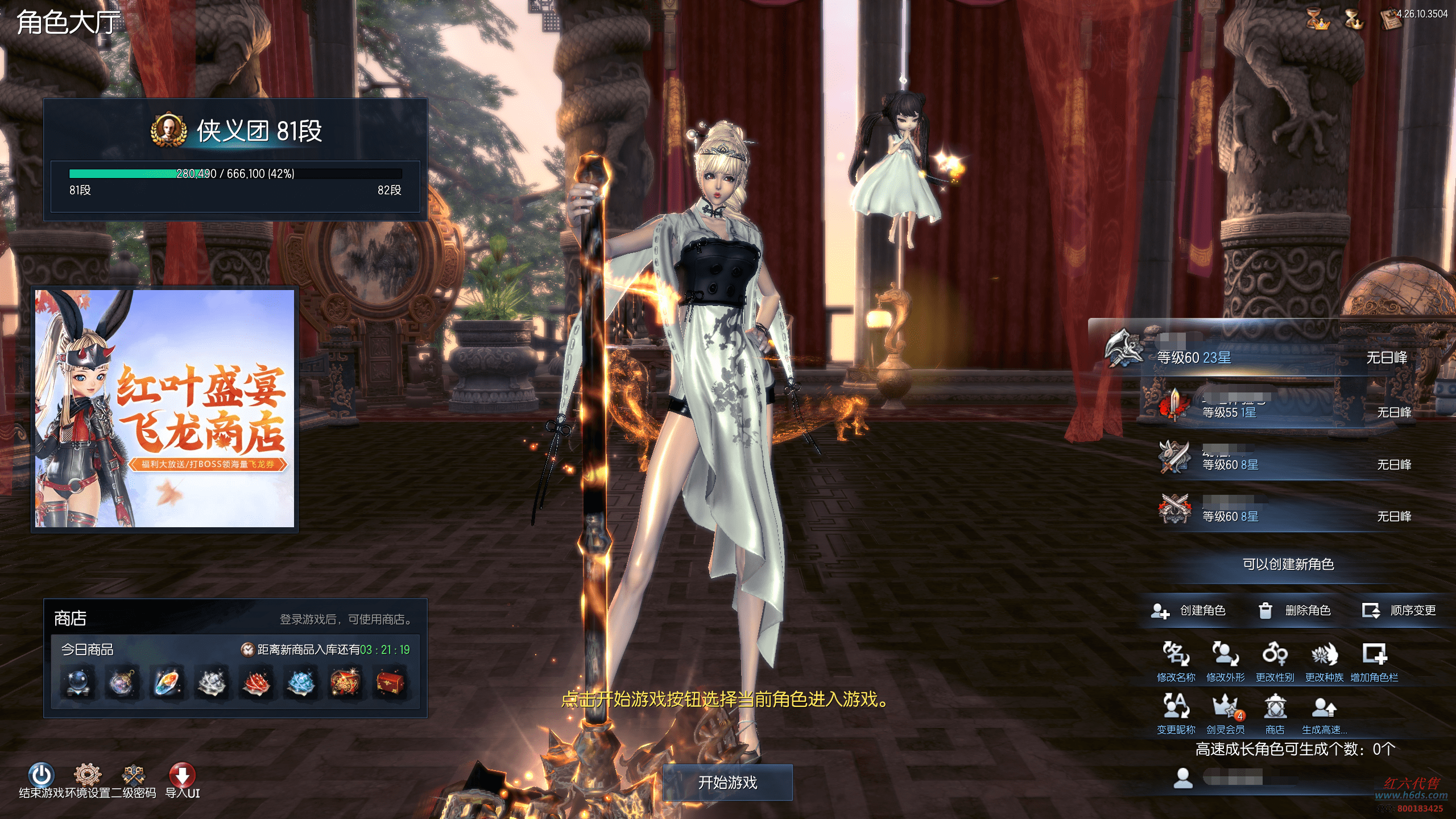This screenshot has height=819, width=1456.
Task: Click the empty 可以创建新角色 slot
Action: [x=1288, y=564]
